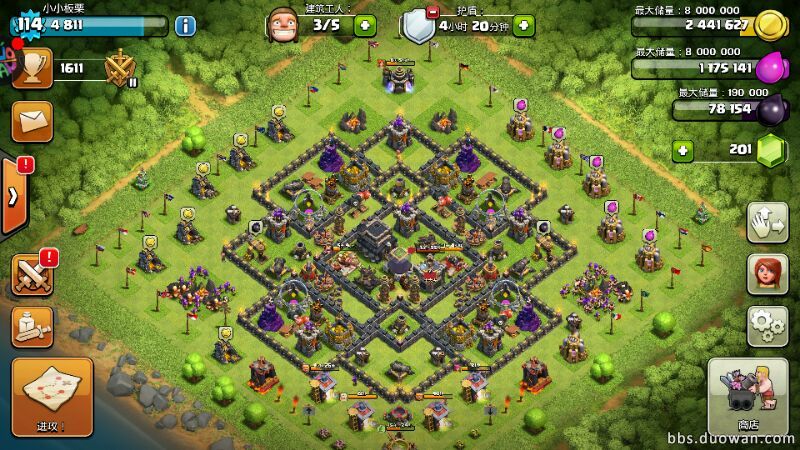Tap the red-haired hero portrait button
This screenshot has height=450, width=800.
767,274
